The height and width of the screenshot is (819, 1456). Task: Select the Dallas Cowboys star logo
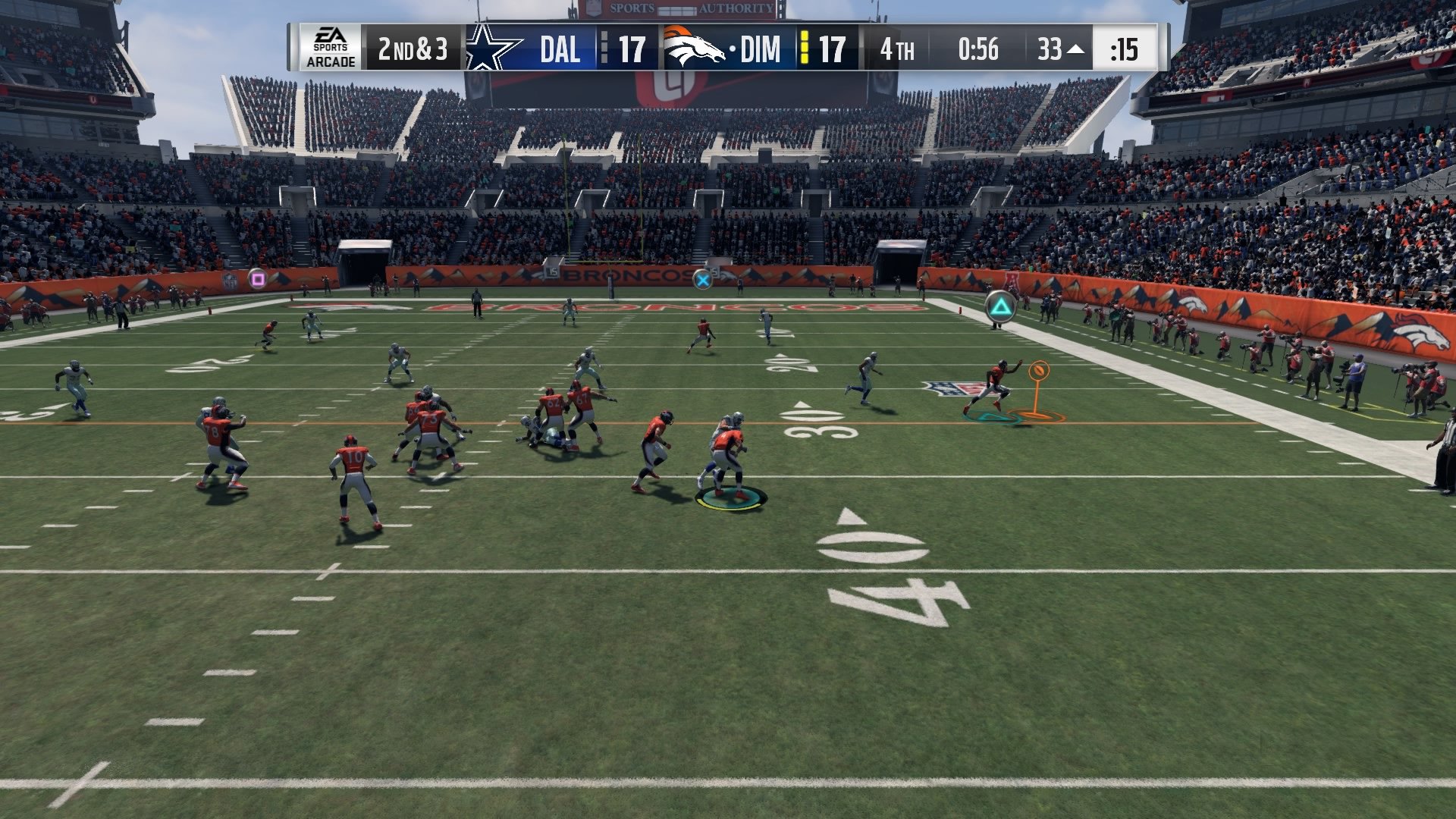[x=488, y=49]
